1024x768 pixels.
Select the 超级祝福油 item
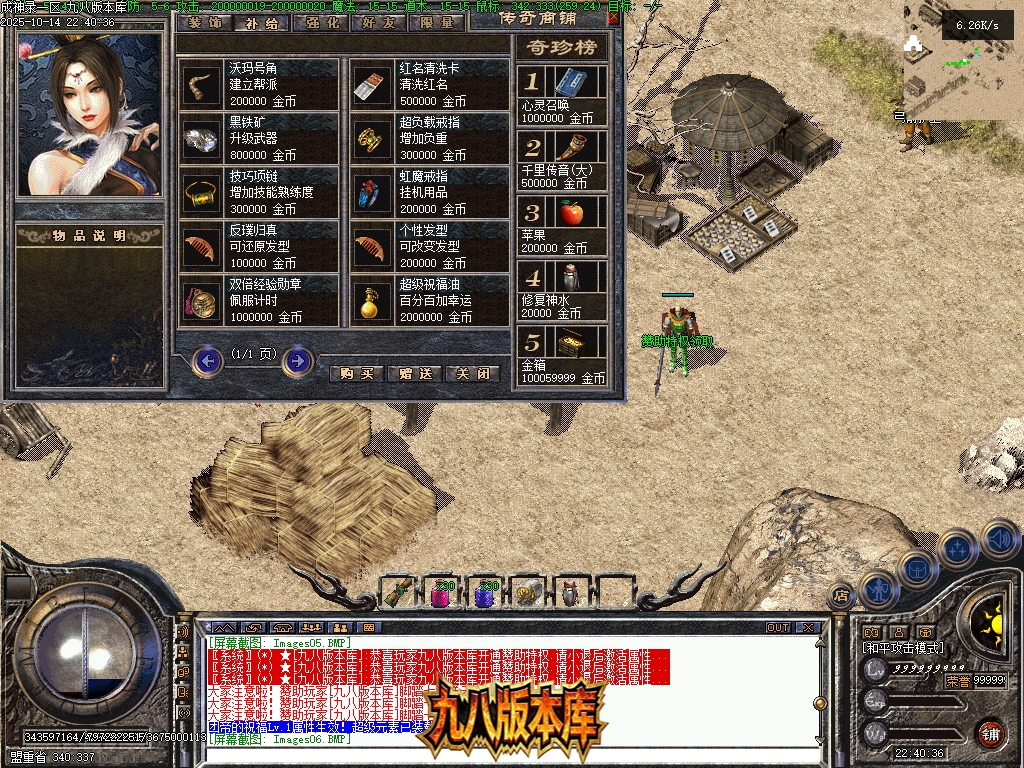(x=430, y=300)
